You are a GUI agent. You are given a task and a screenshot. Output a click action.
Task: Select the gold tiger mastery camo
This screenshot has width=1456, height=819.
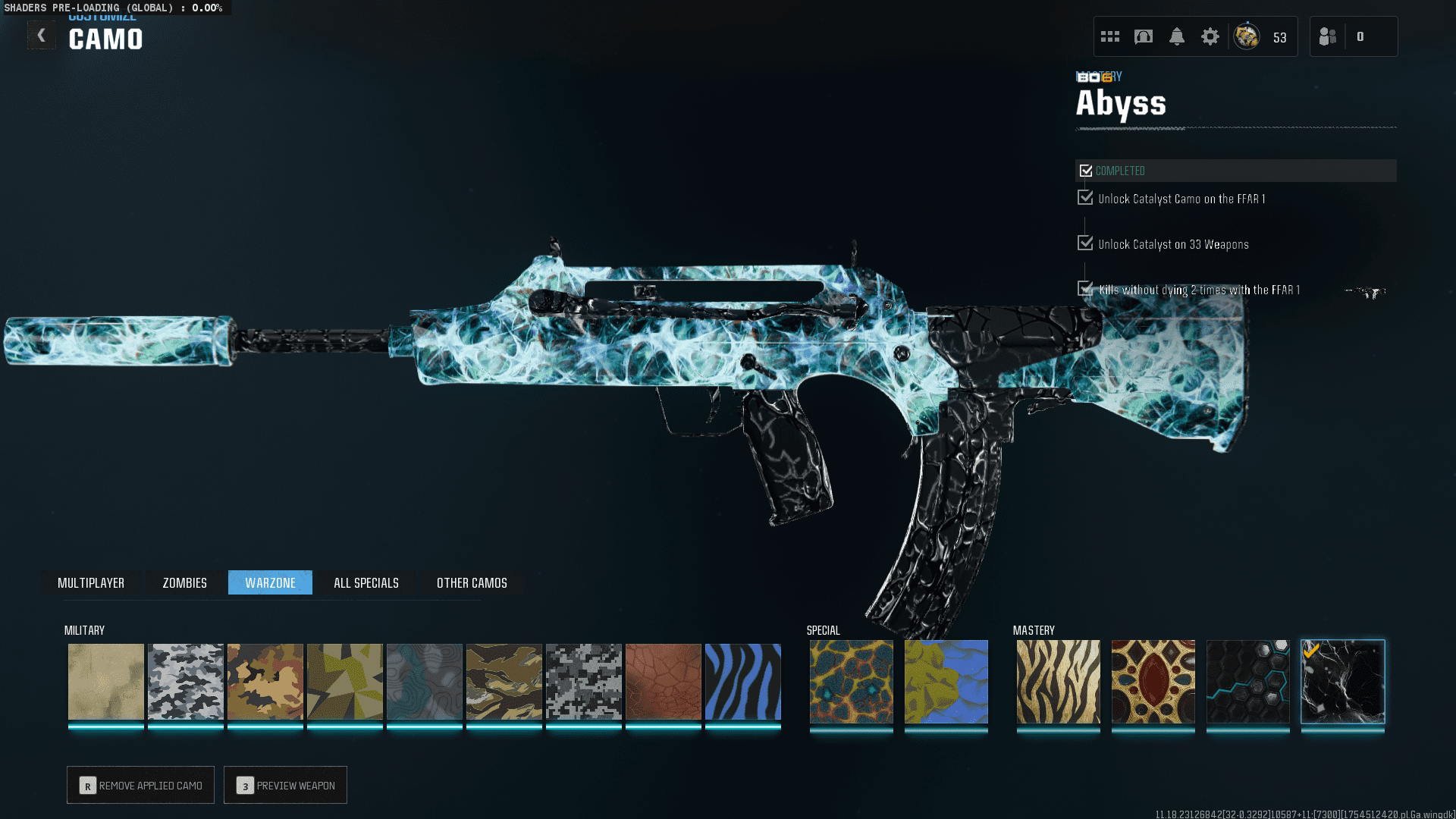pyautogui.click(x=1058, y=681)
